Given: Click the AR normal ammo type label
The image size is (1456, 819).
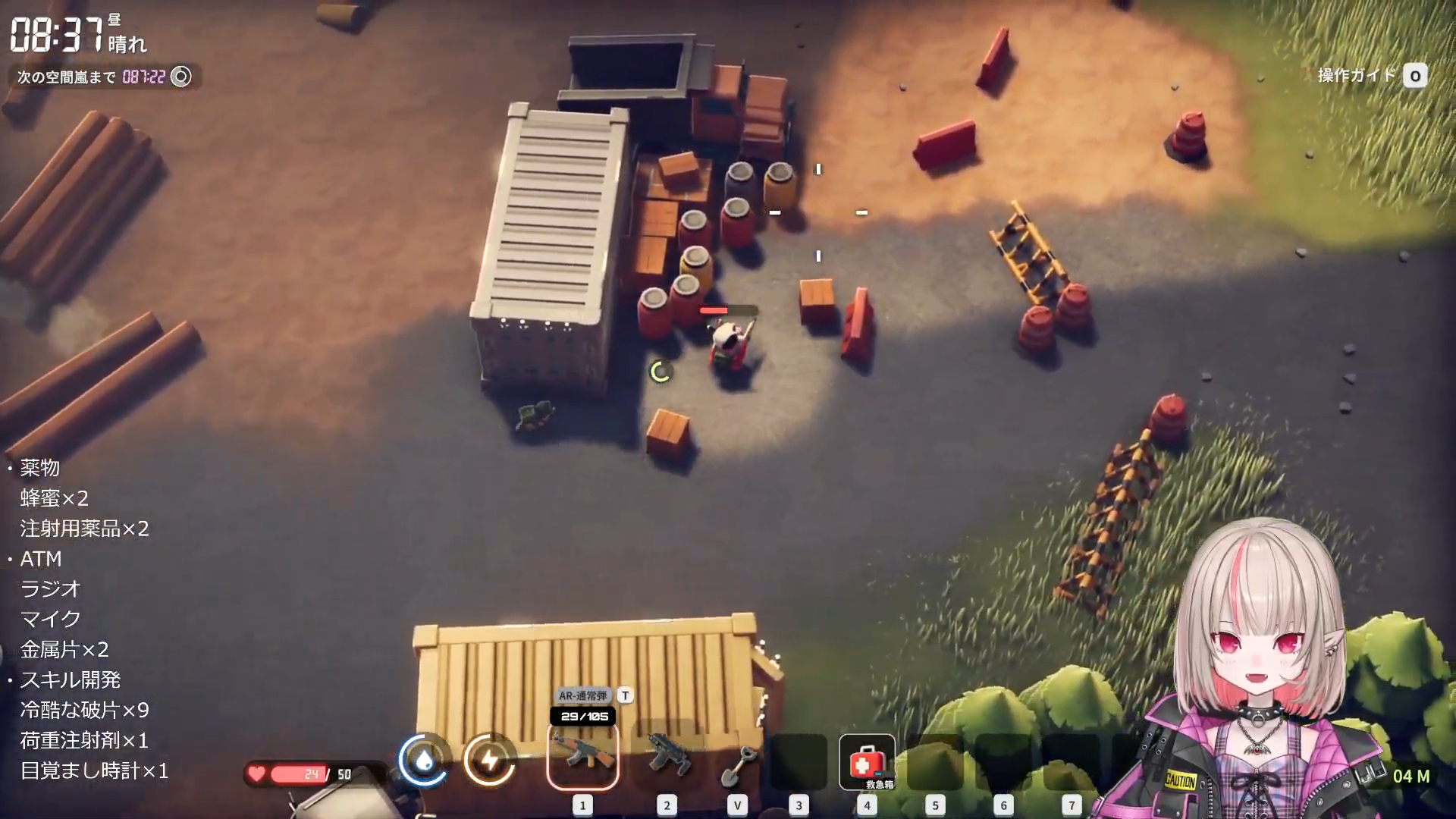Looking at the screenshot, I should click(x=582, y=695).
